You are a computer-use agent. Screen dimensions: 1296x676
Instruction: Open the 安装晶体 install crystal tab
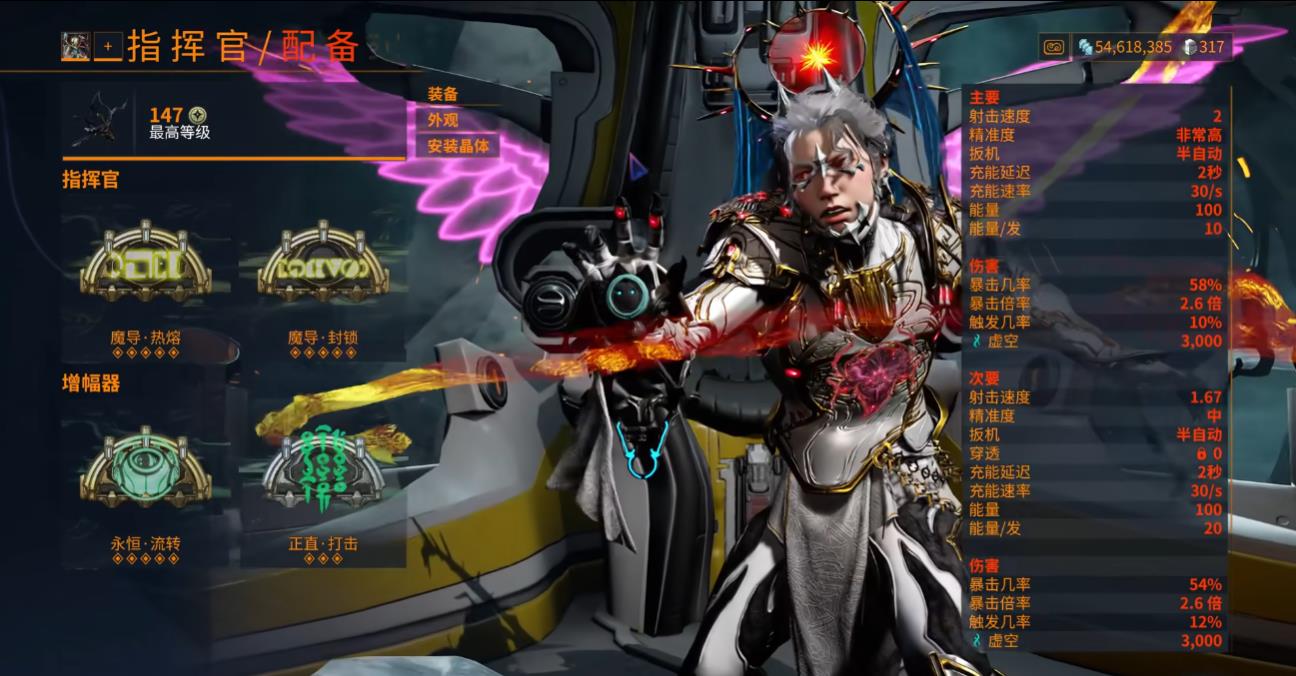coord(459,146)
